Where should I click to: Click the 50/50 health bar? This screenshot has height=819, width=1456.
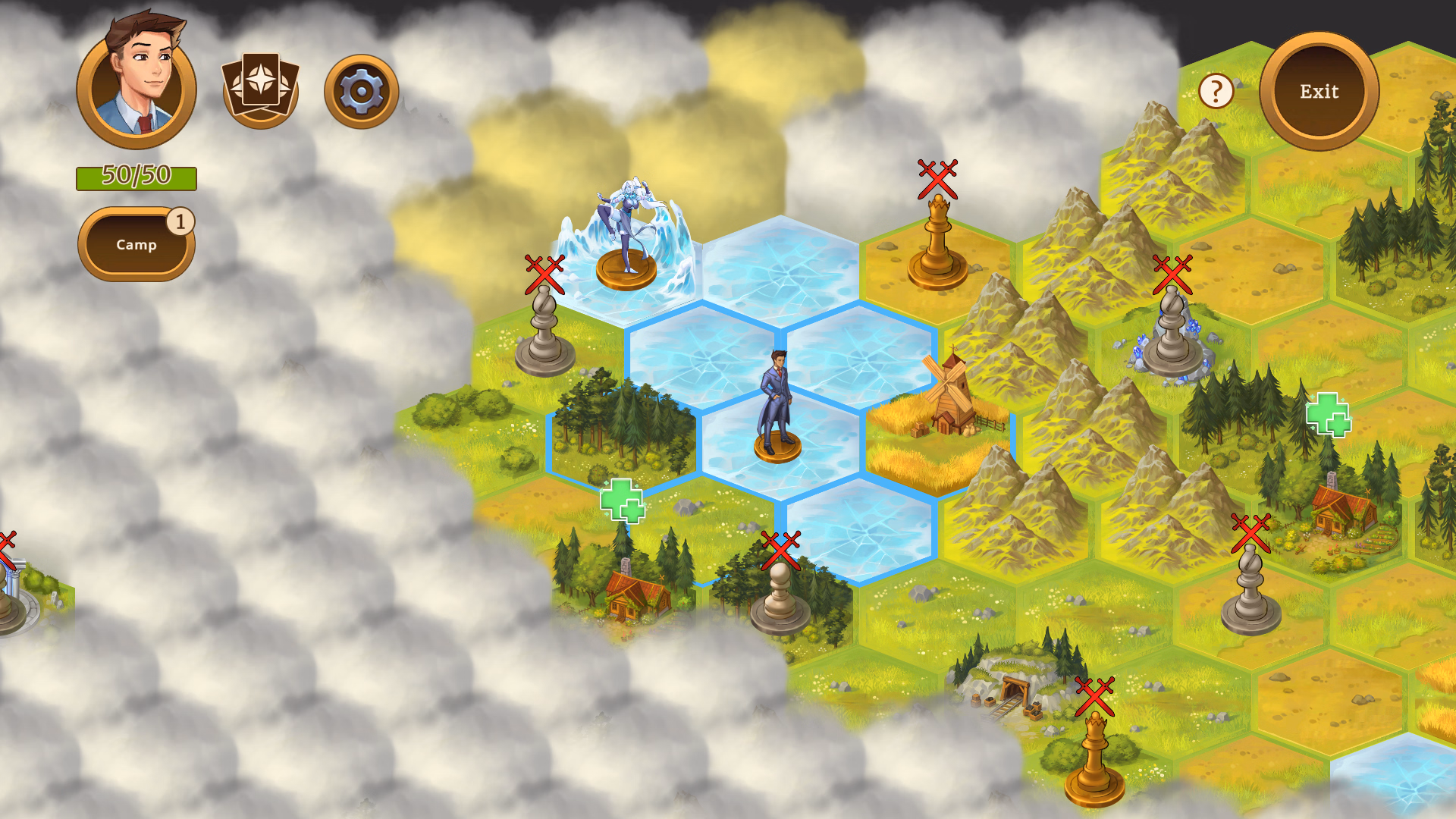136,177
